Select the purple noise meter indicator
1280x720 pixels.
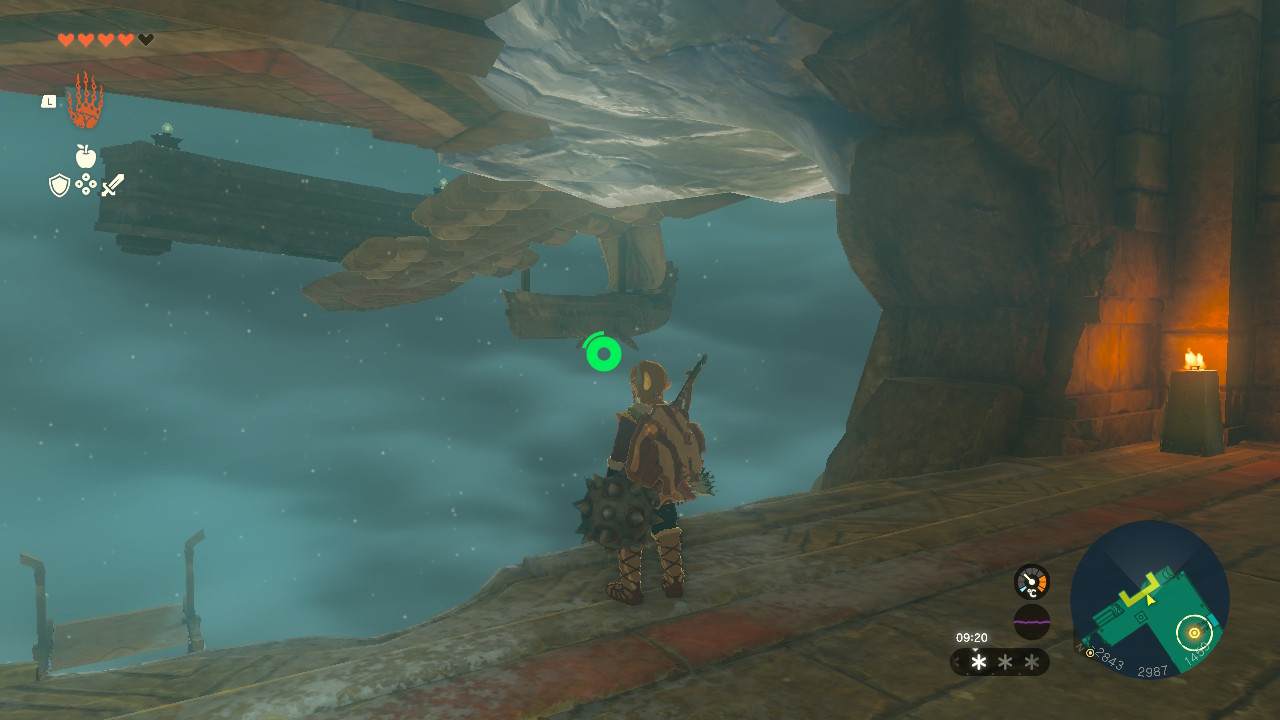tap(1032, 621)
